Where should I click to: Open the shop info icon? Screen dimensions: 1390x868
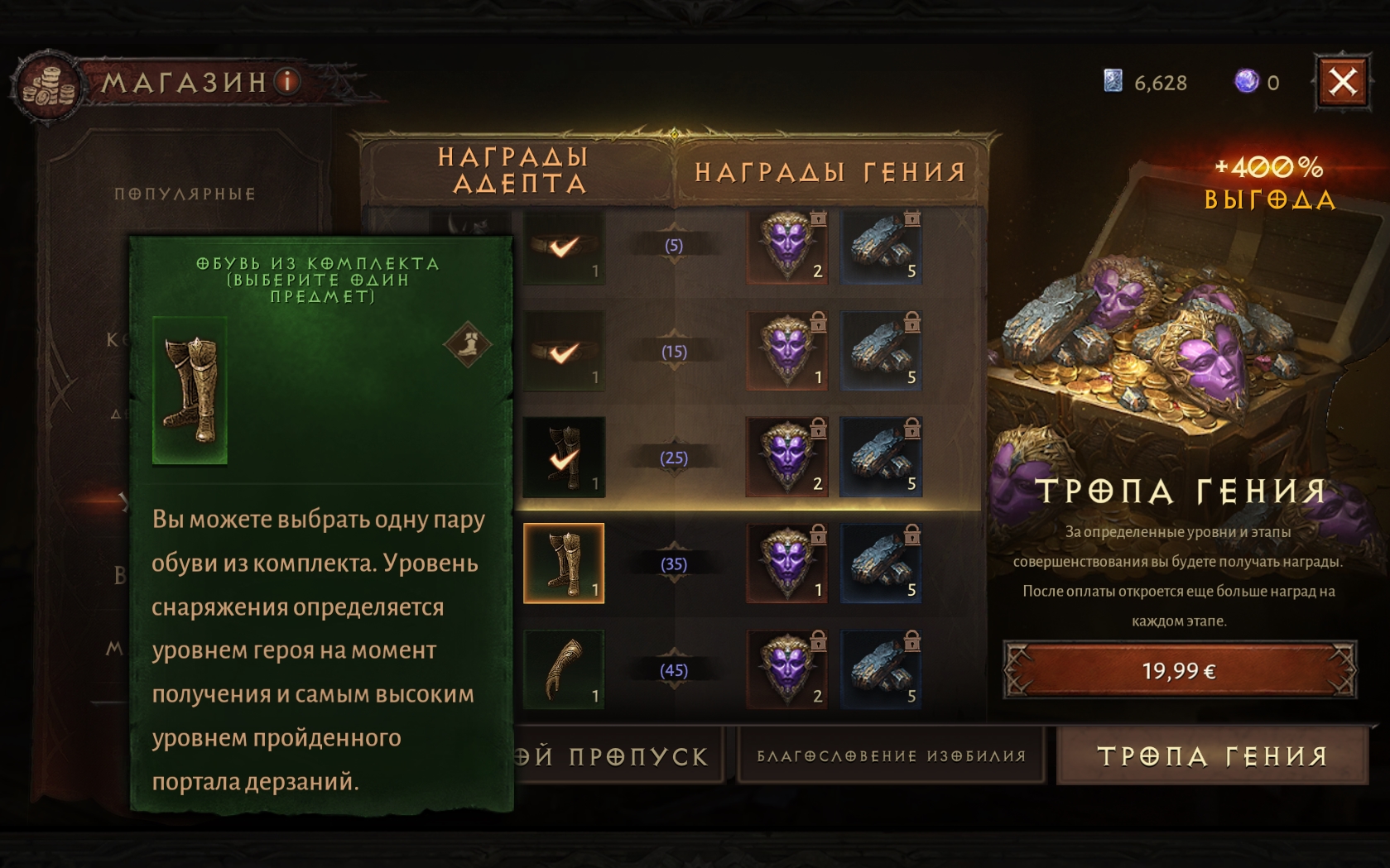pos(288,81)
